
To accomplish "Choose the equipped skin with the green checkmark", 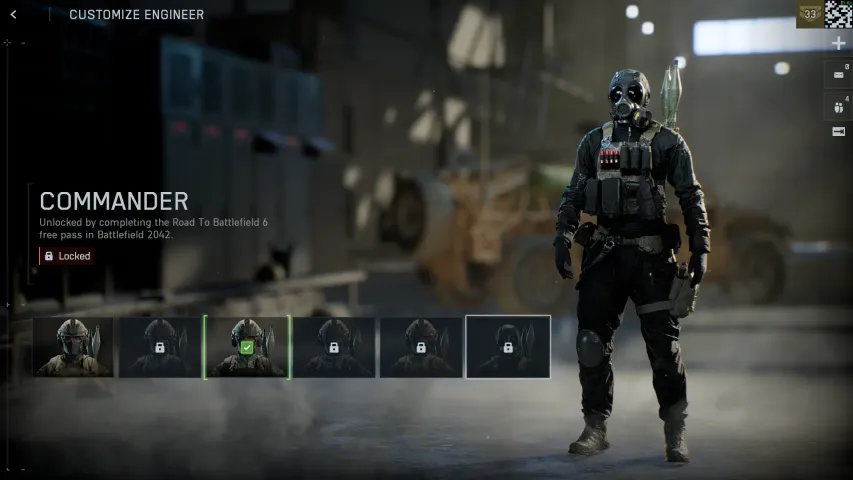I will (x=247, y=347).
